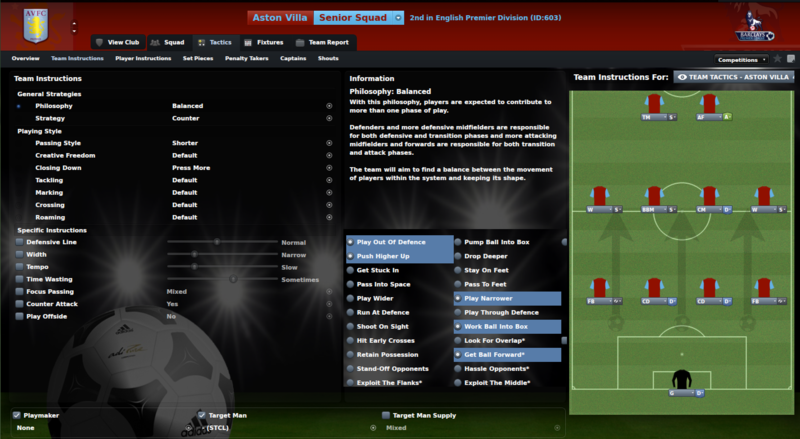Toggle the Playmaker checkbox
The height and width of the screenshot is (439, 800).
(17, 414)
